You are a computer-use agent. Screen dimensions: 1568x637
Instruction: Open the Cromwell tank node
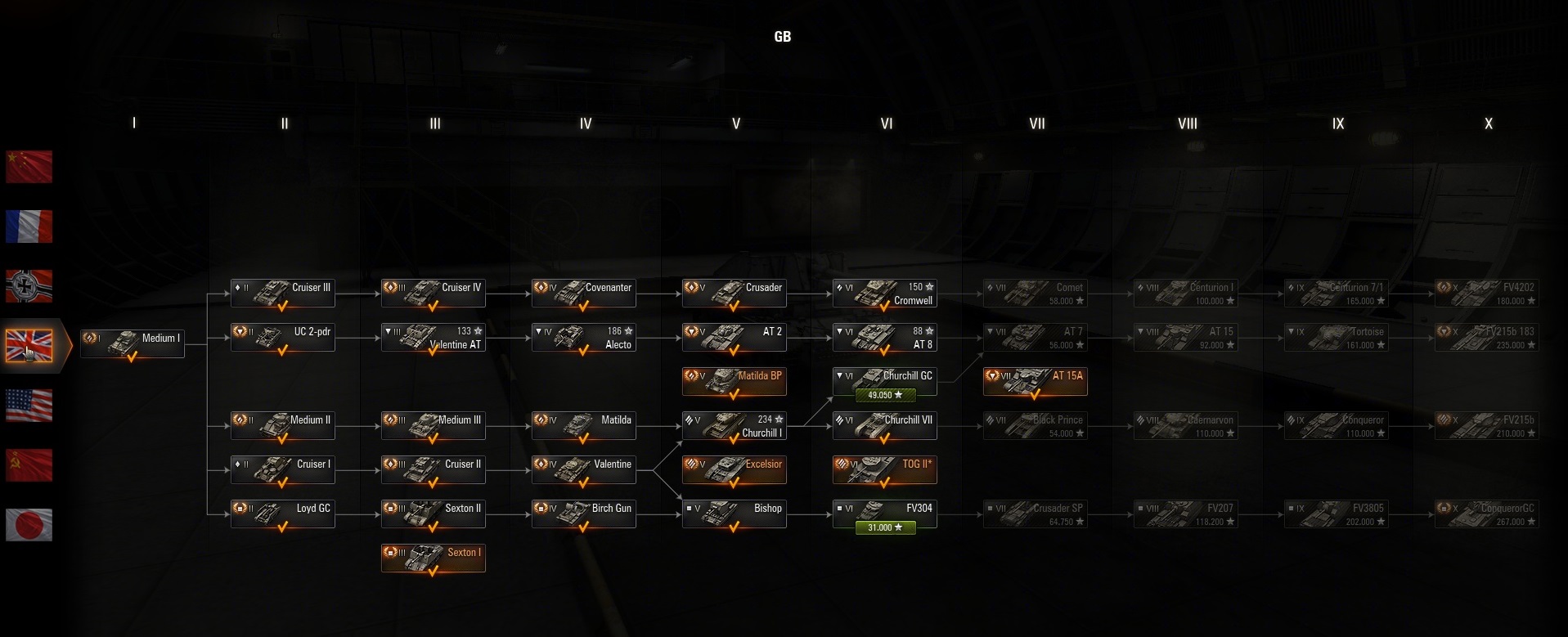(885, 294)
